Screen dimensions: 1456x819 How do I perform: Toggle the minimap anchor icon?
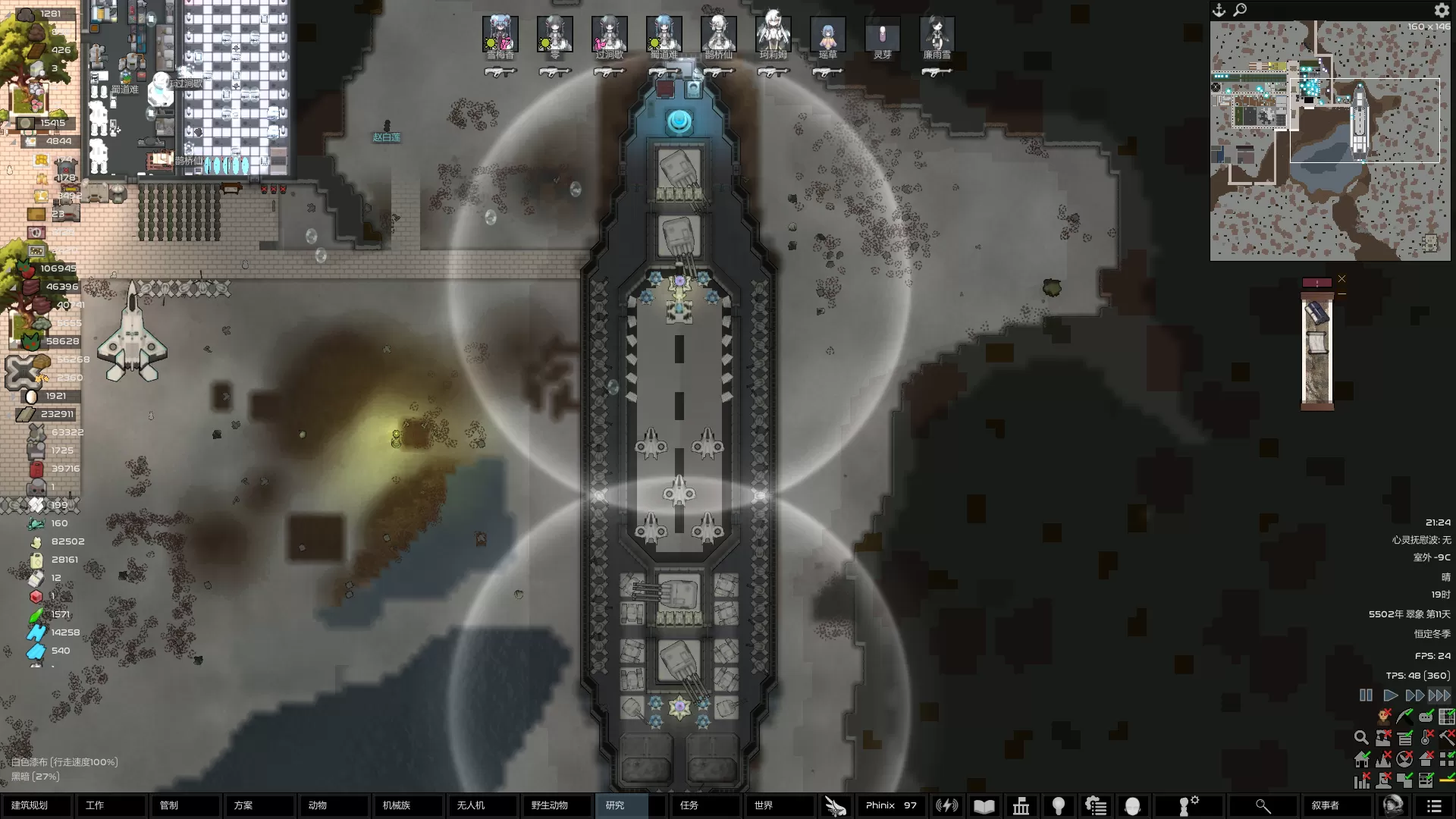click(x=1219, y=10)
